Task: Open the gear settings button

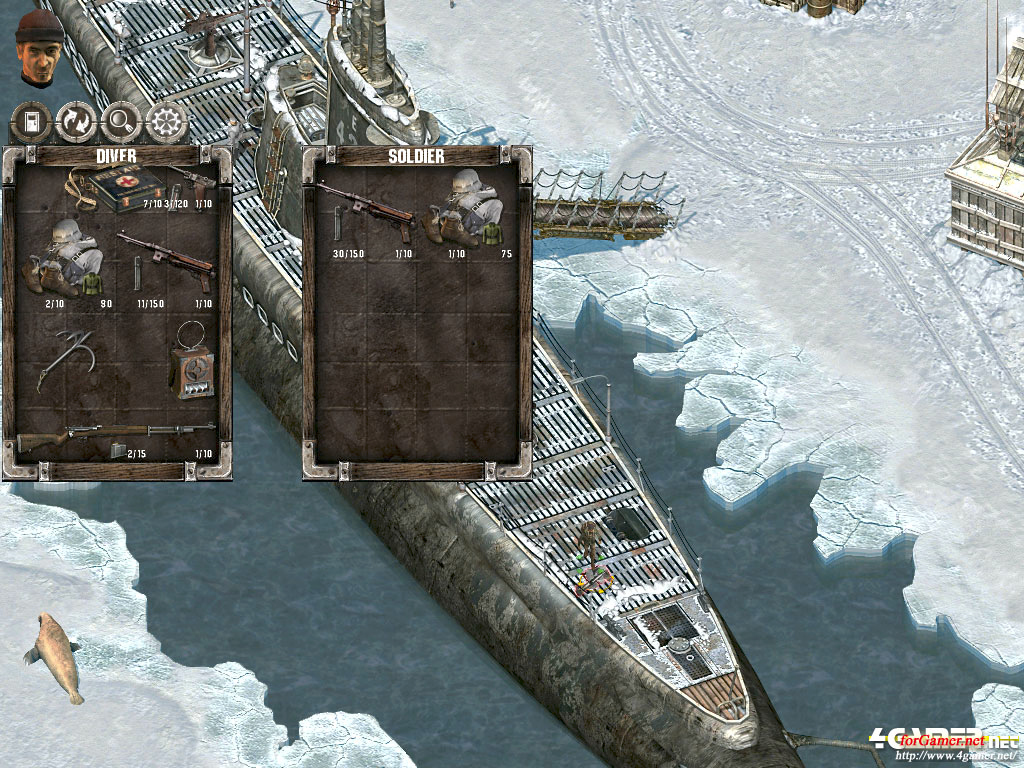Action: [x=167, y=123]
